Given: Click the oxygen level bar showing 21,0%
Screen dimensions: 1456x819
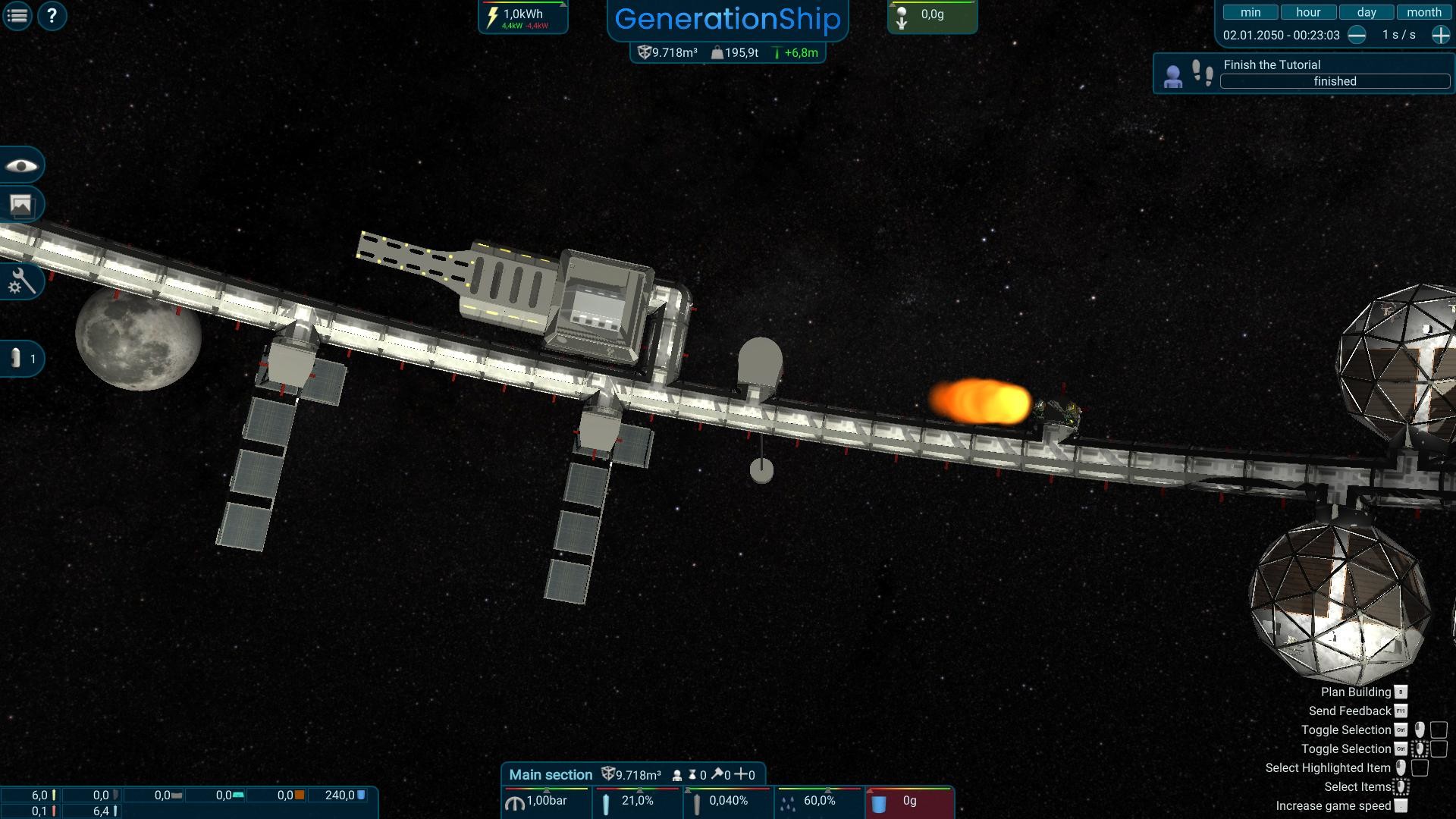Looking at the screenshot, I should click(x=637, y=800).
